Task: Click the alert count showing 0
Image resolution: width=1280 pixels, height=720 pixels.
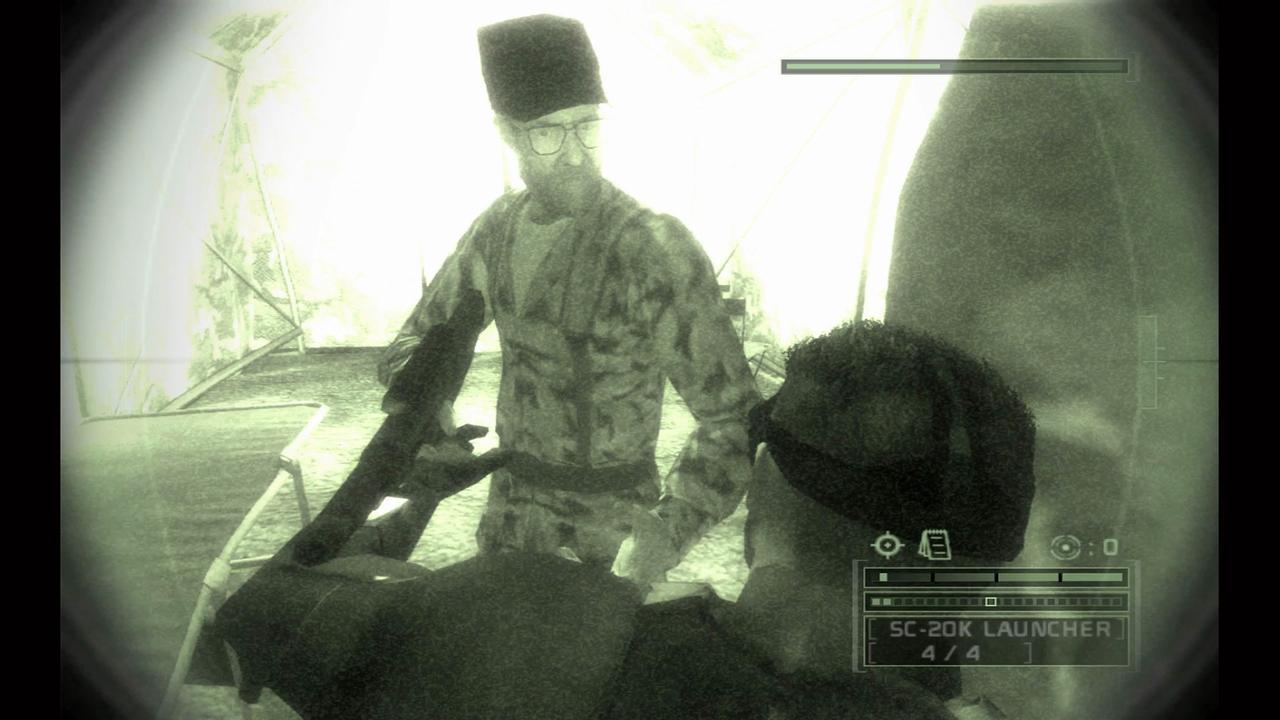Action: click(1110, 546)
